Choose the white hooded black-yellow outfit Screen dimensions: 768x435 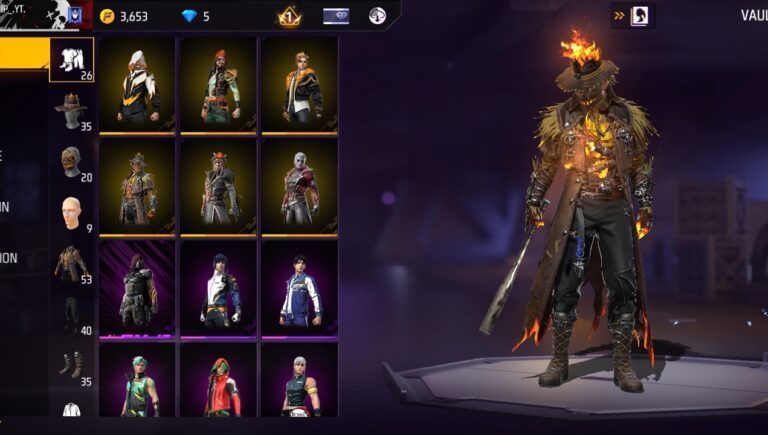[137, 85]
